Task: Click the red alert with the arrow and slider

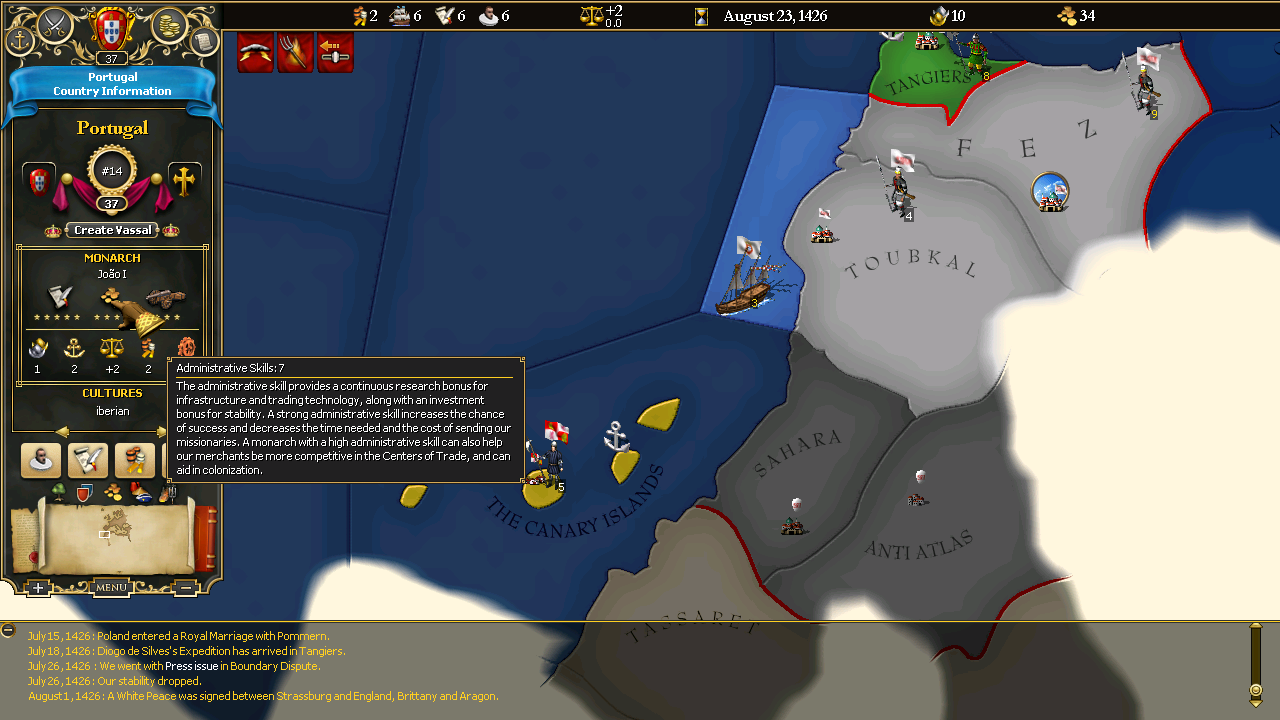Action: (336, 52)
